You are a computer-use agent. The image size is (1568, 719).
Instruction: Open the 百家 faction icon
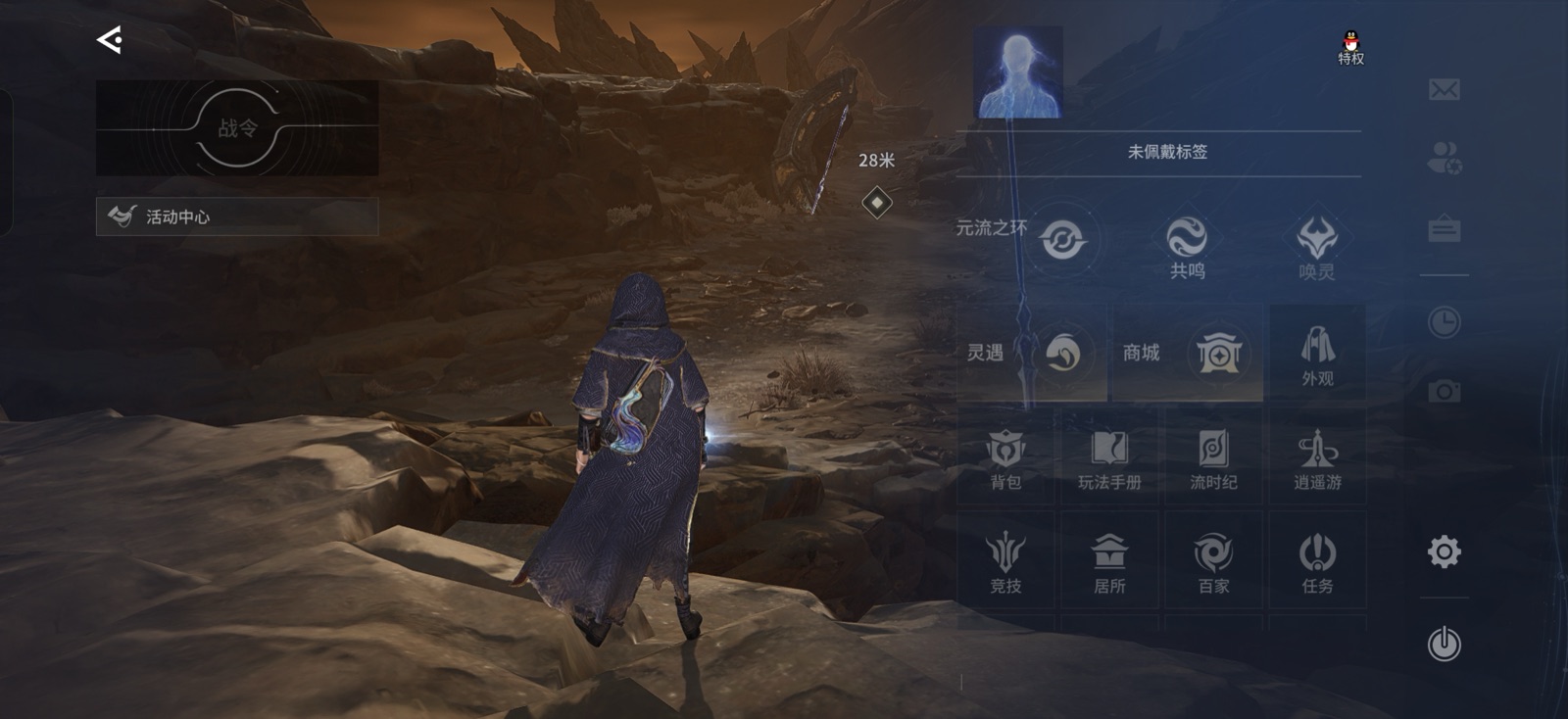click(x=1213, y=558)
